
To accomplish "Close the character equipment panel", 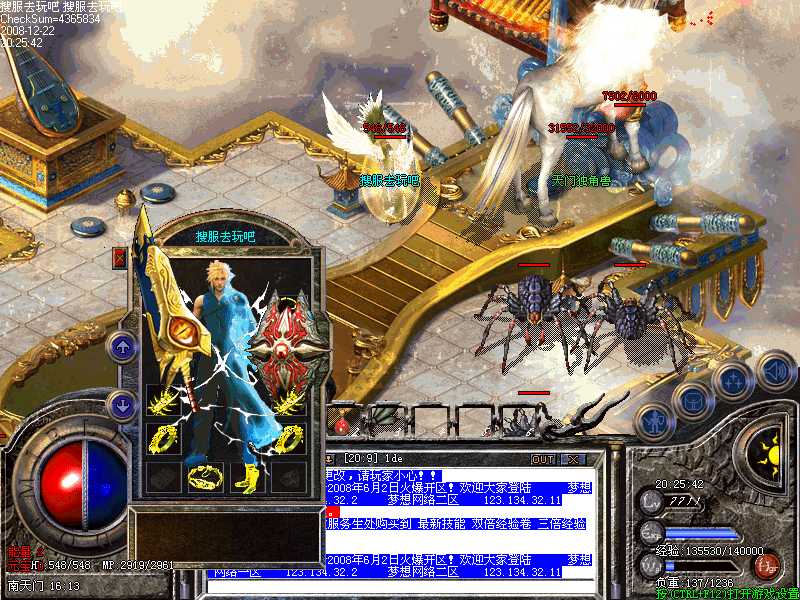I will coord(120,258).
